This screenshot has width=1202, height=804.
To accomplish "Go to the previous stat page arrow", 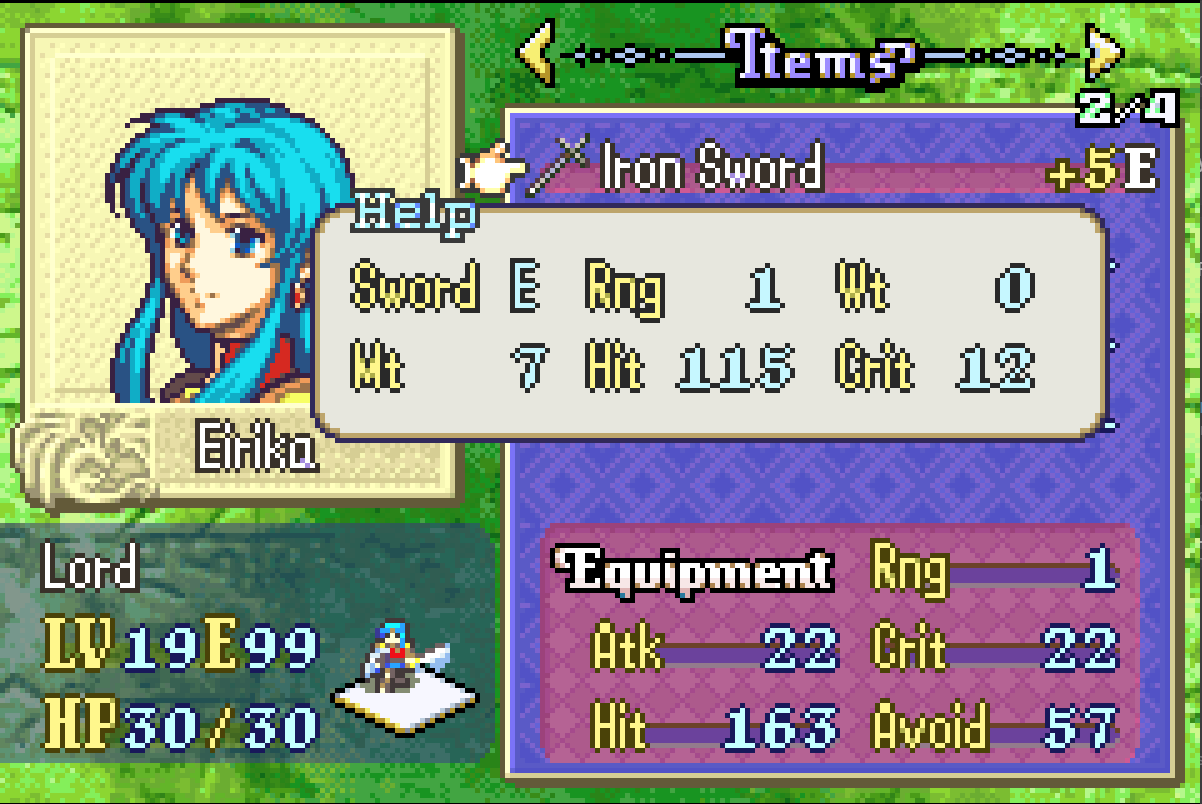I will tap(537, 57).
